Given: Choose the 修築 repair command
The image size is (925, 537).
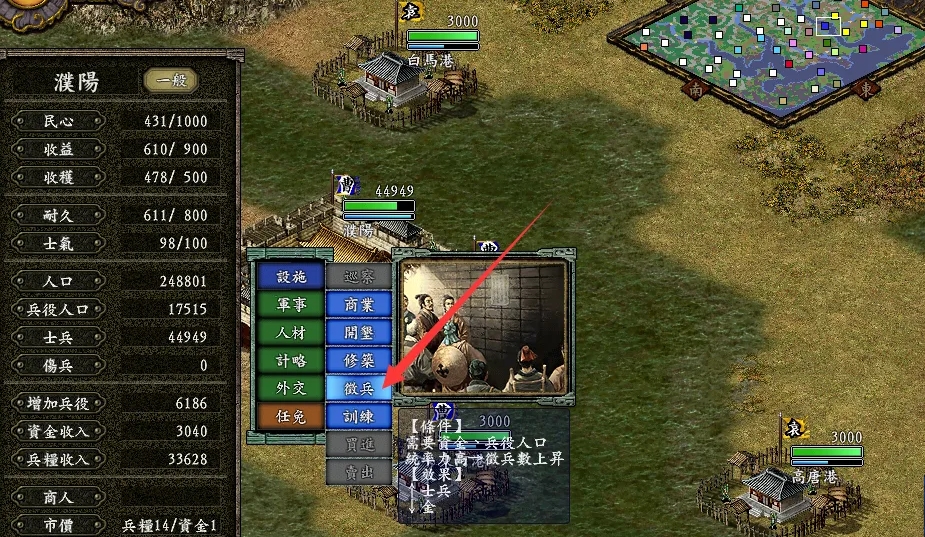Looking at the screenshot, I should tap(358, 360).
